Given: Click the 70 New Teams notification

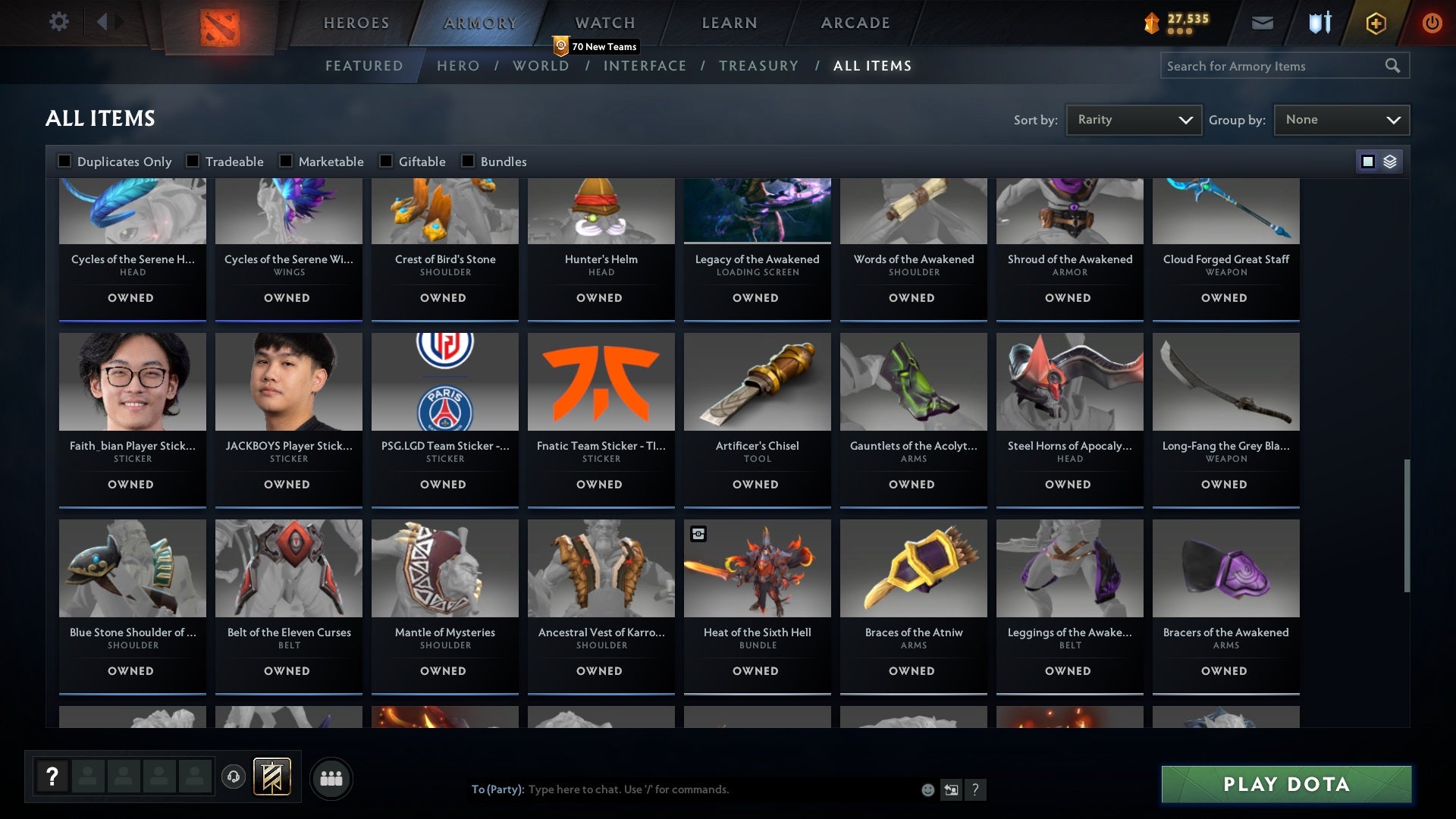Looking at the screenshot, I should tap(596, 46).
